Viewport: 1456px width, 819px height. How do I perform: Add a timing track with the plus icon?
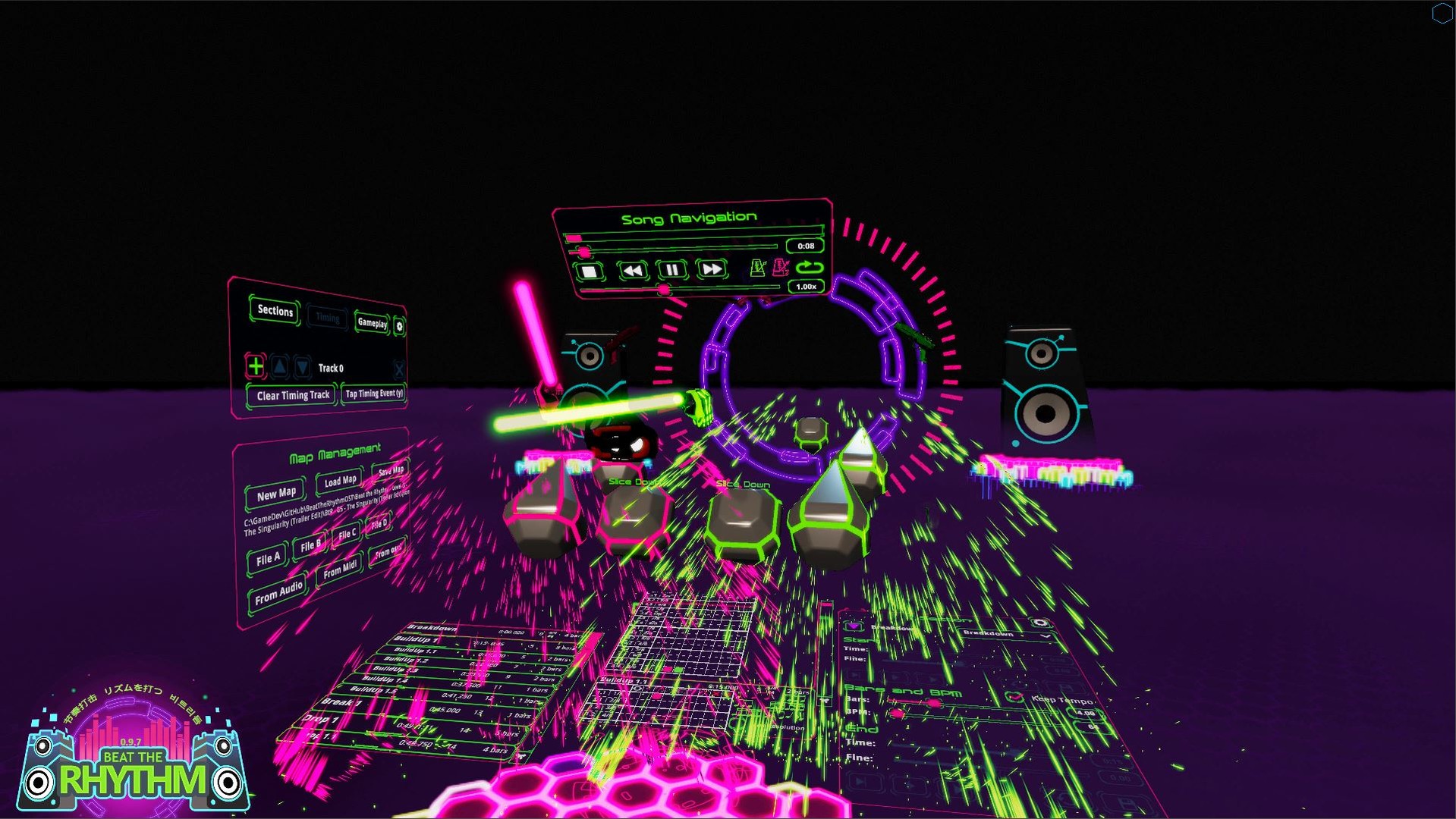click(x=256, y=366)
